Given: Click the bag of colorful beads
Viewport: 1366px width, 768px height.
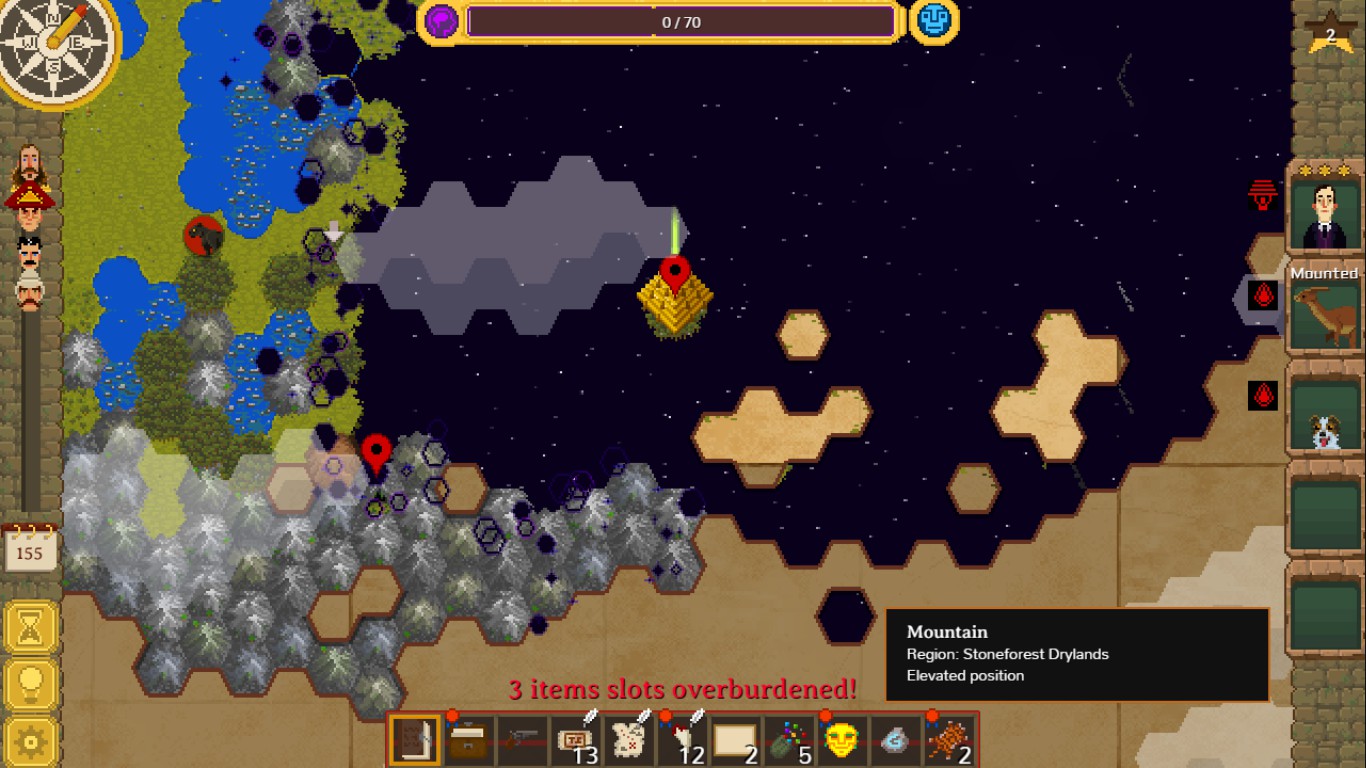Looking at the screenshot, I should [789, 740].
